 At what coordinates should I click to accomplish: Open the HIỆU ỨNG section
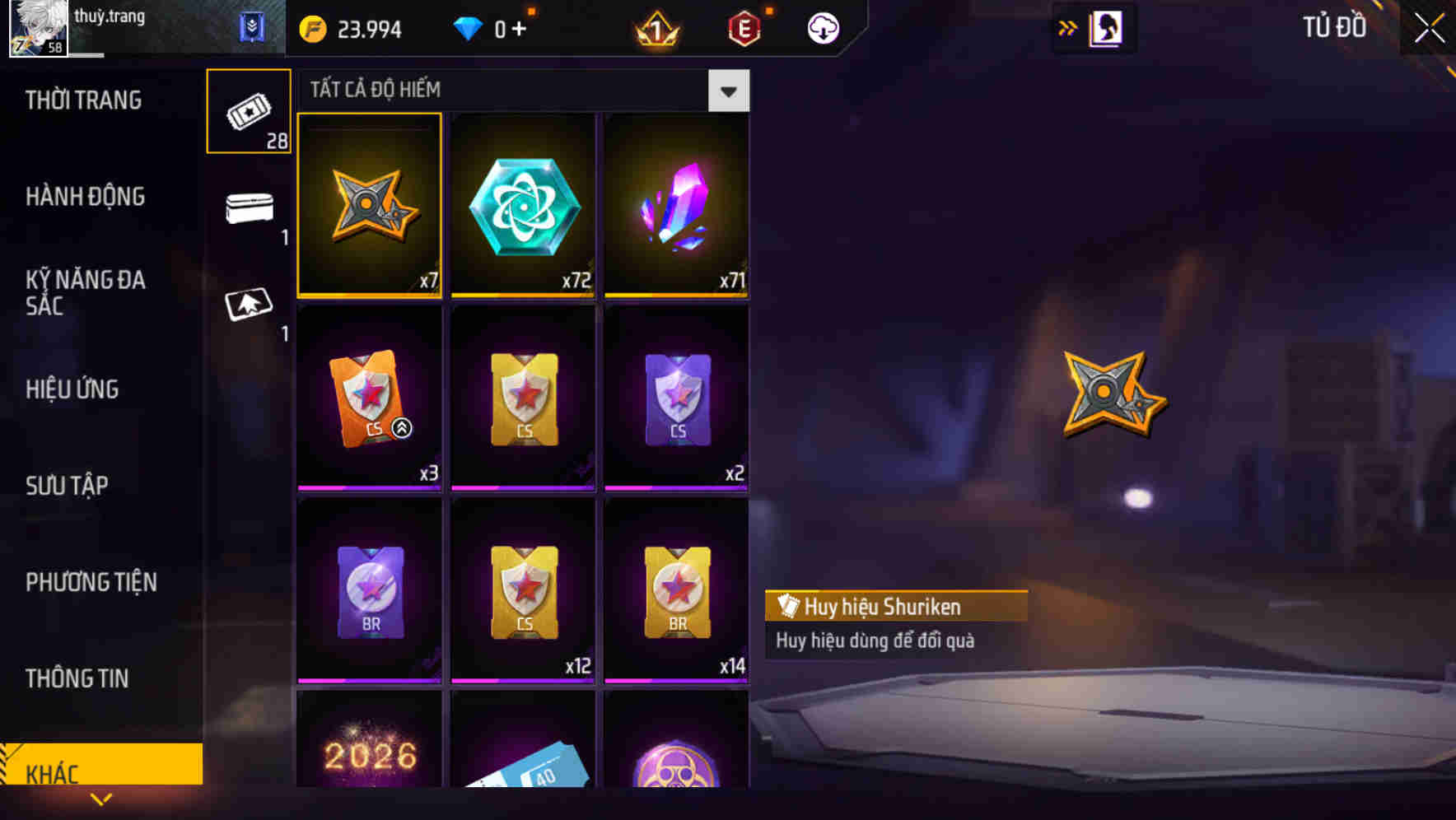tap(73, 389)
